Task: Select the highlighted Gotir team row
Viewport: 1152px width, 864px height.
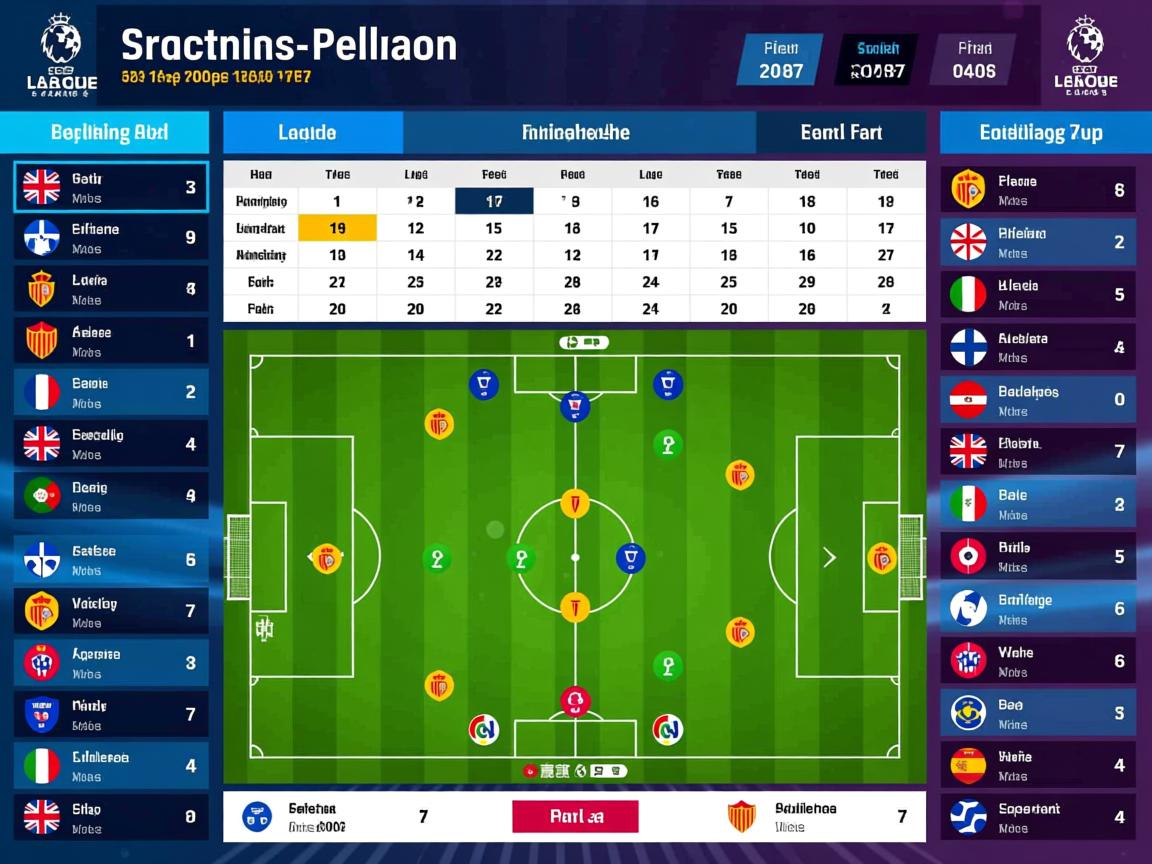Action: [111, 187]
